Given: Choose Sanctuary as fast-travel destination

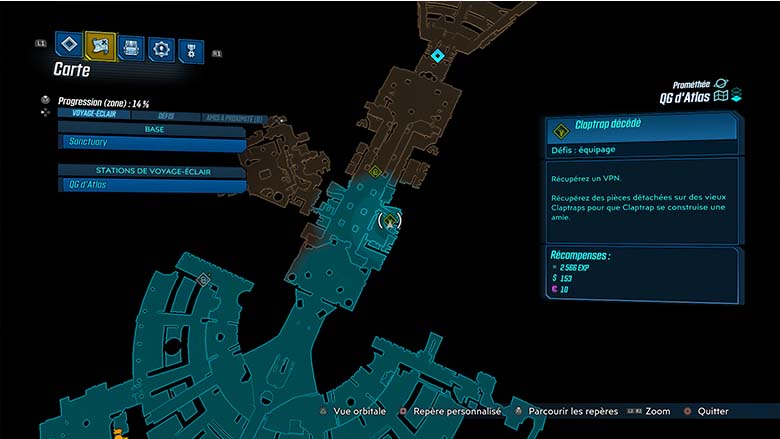Looking at the screenshot, I should point(150,143).
